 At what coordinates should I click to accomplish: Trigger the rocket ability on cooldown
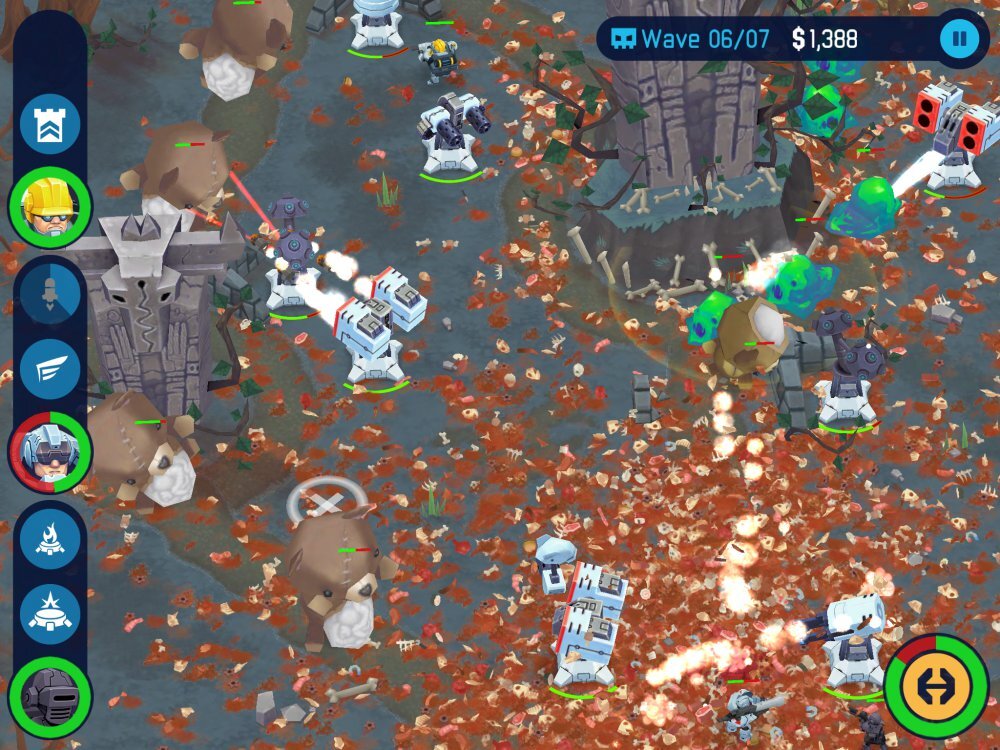50,291
